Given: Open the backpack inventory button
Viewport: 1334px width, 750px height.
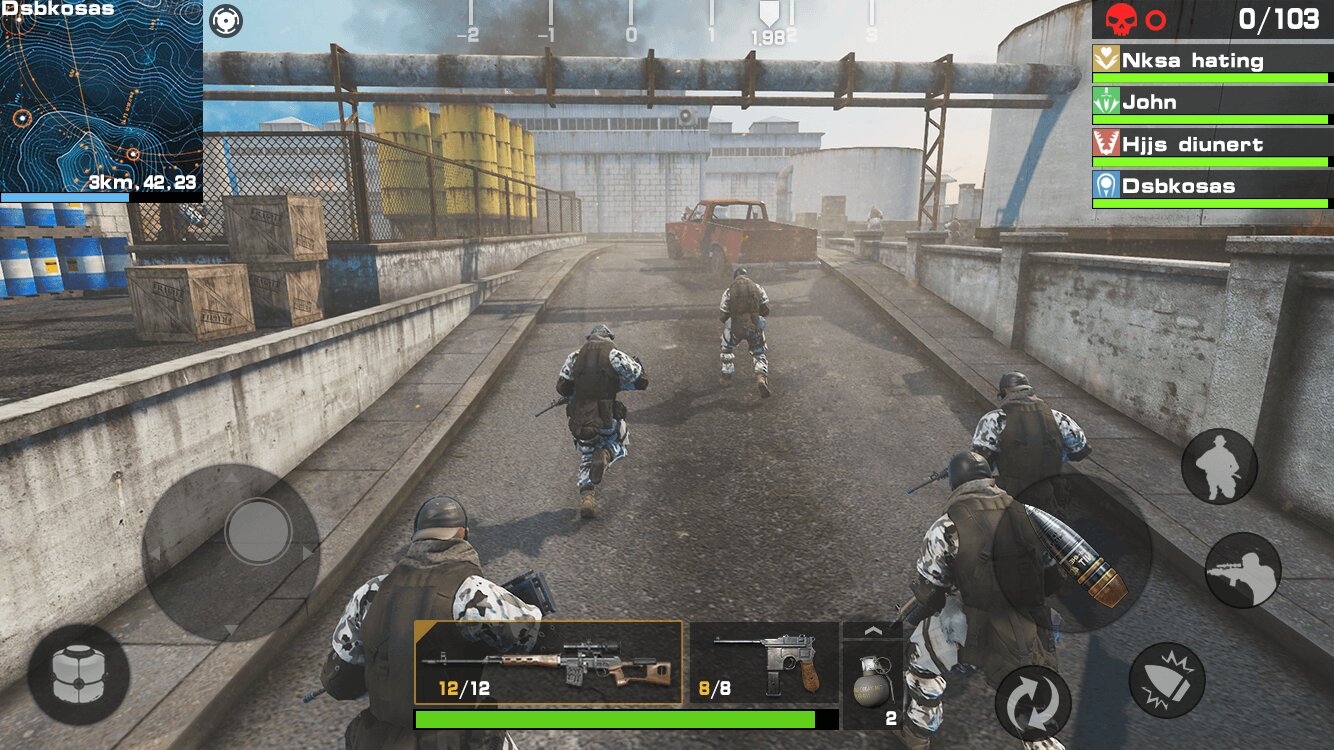Looking at the screenshot, I should click(x=78, y=675).
